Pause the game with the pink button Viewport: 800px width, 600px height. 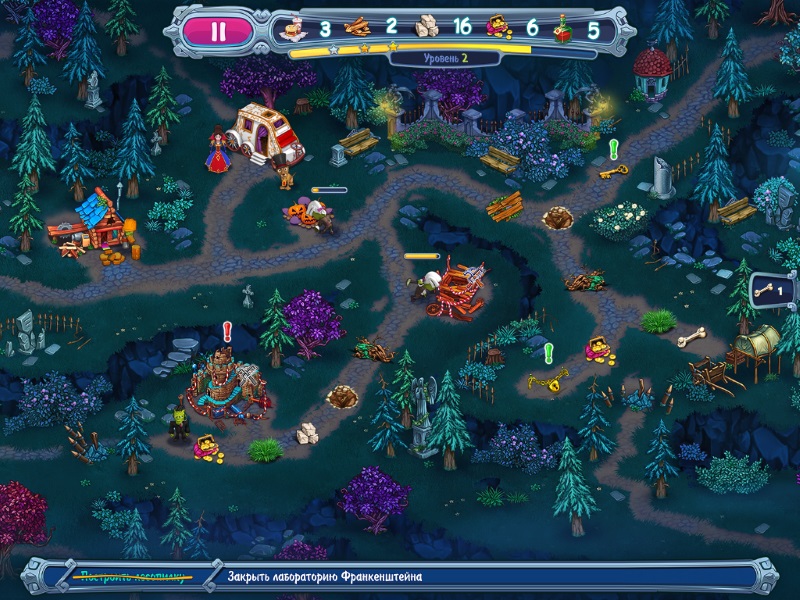[217, 30]
